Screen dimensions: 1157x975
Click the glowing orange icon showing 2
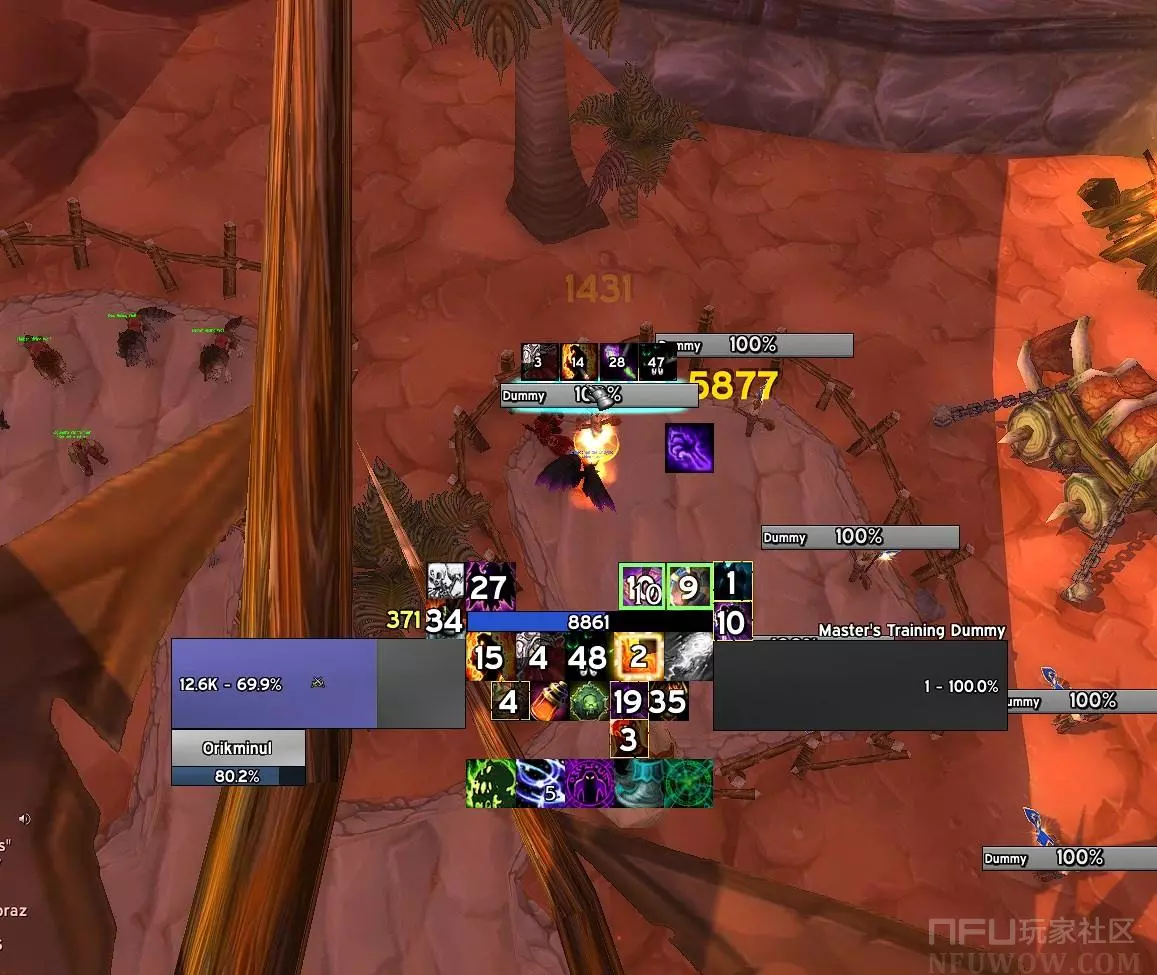point(637,657)
